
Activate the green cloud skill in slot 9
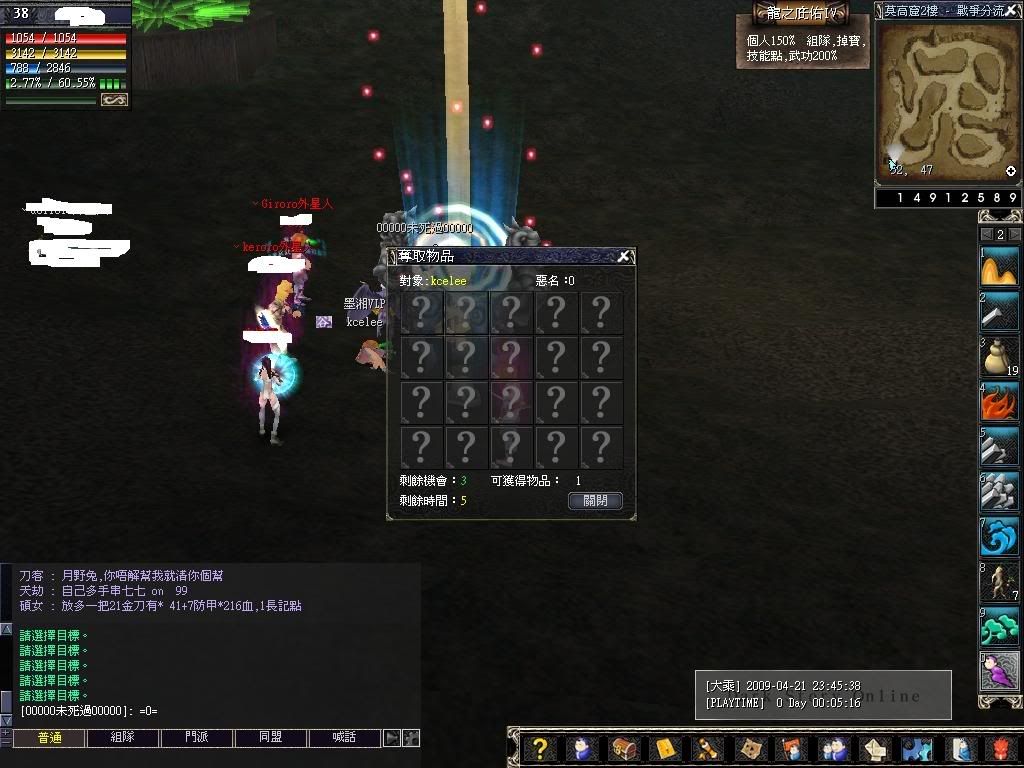(999, 627)
